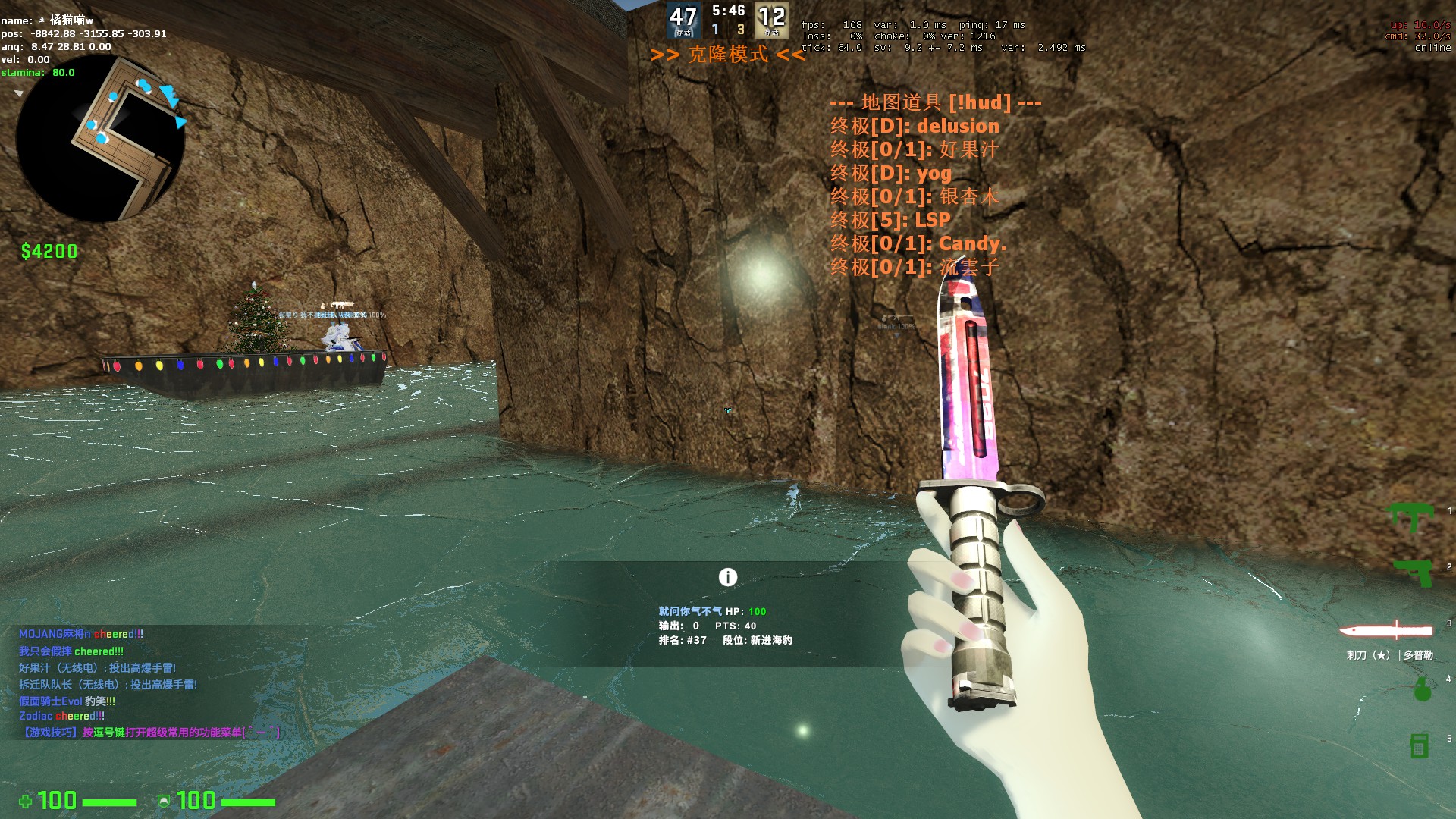Select the primary SMG weapon slot
1456x819 pixels.
[x=1410, y=516]
